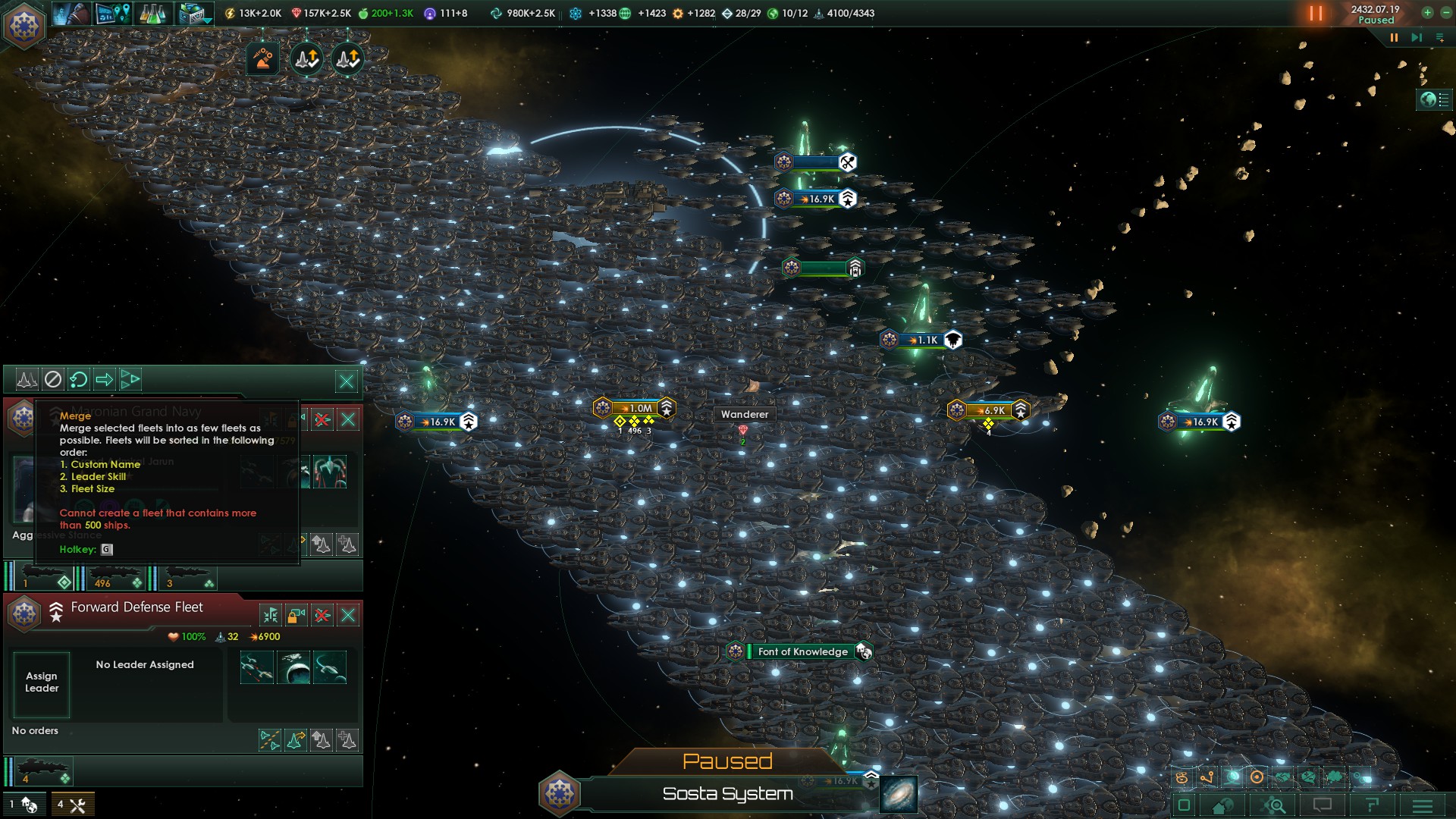The image size is (1456, 819).
Task: Toggle pause with the large orange pause icon
Action: 1316,14
